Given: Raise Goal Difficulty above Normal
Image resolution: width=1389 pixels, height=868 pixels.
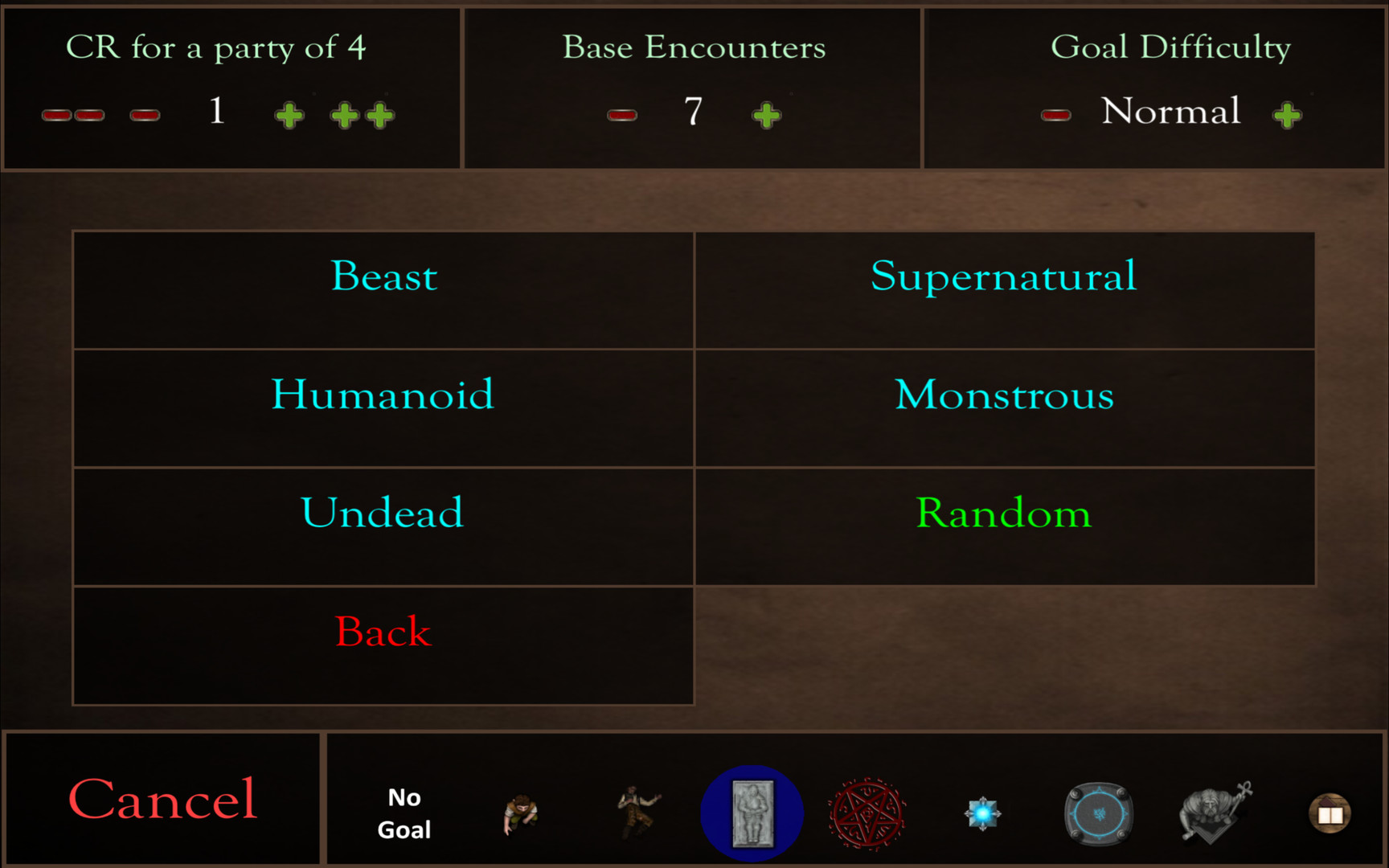Looking at the screenshot, I should tap(1287, 113).
